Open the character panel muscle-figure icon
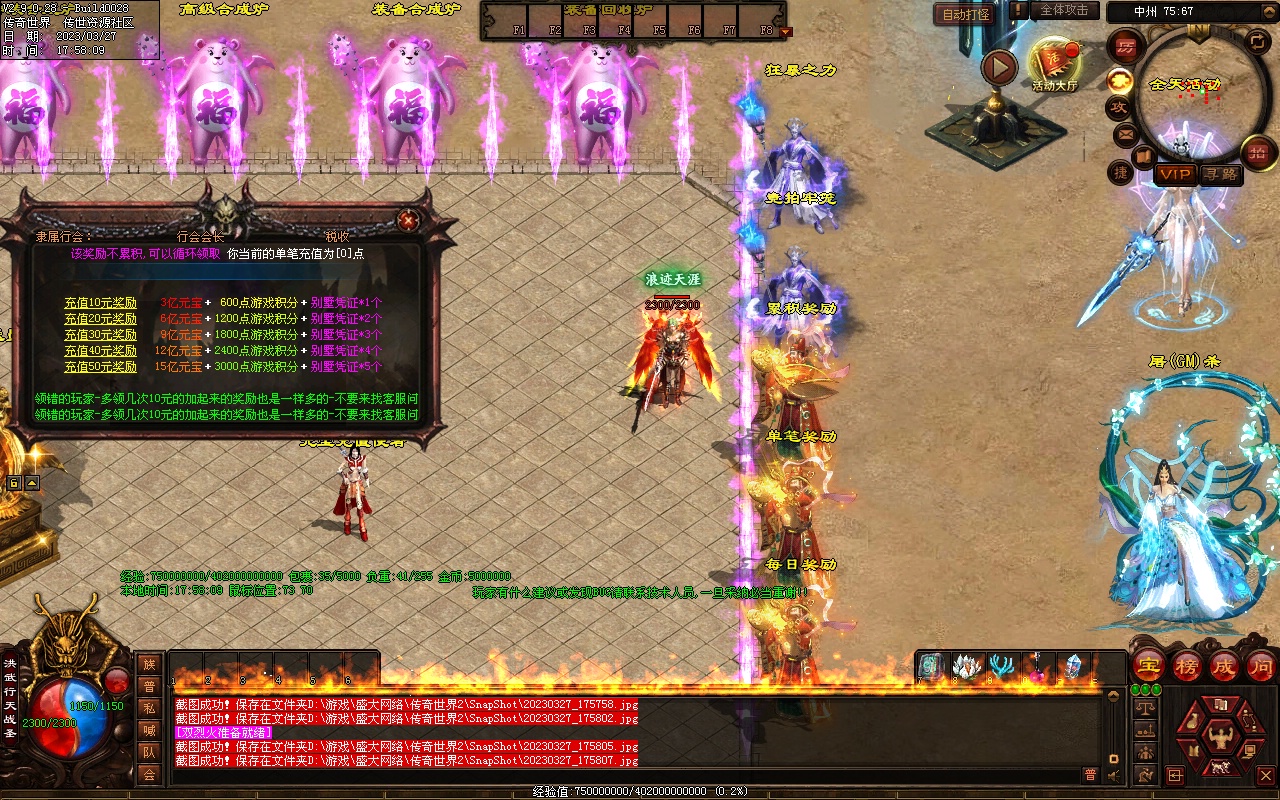 (1219, 739)
